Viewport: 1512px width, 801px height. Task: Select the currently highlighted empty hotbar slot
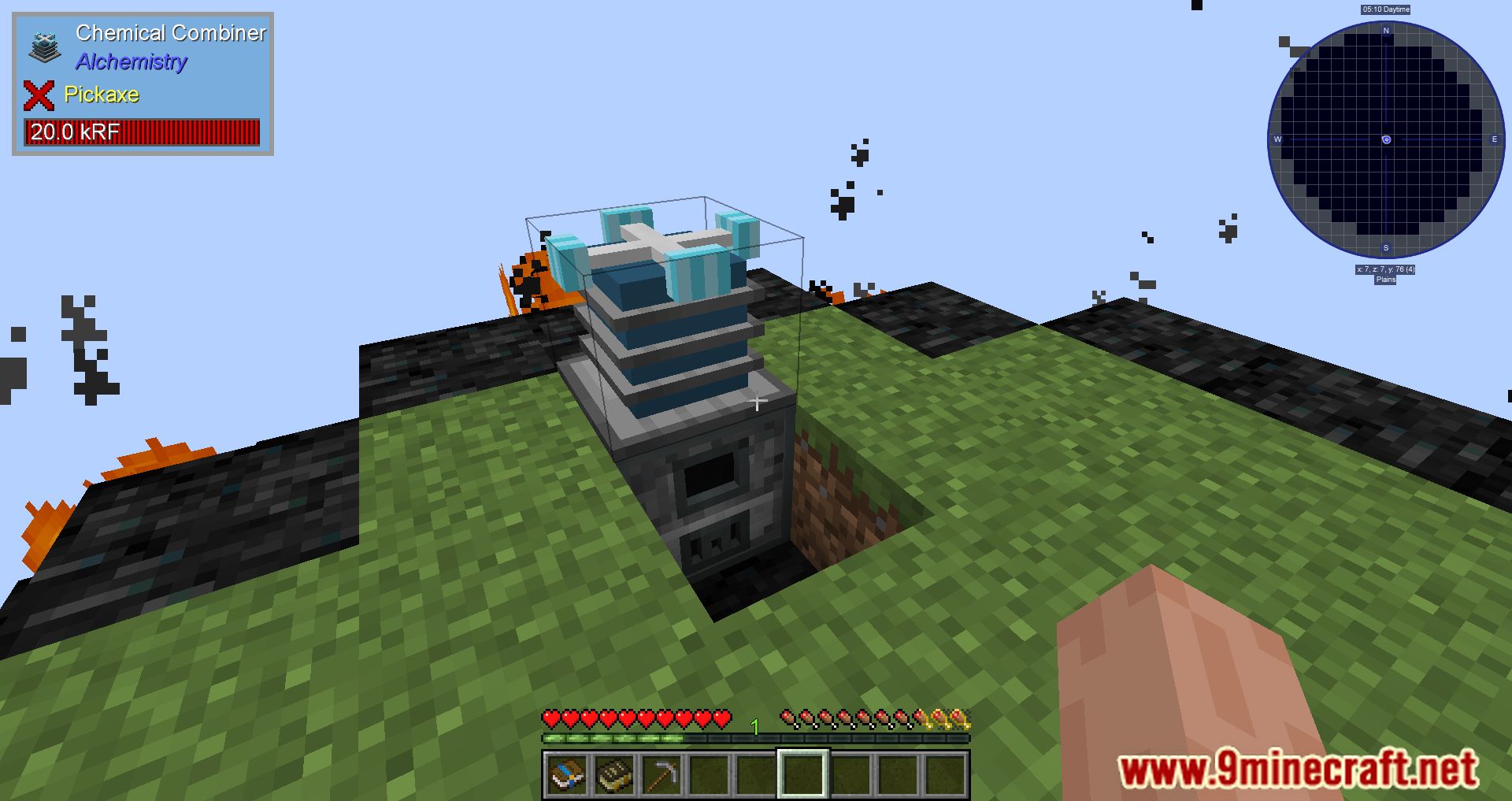[x=802, y=774]
